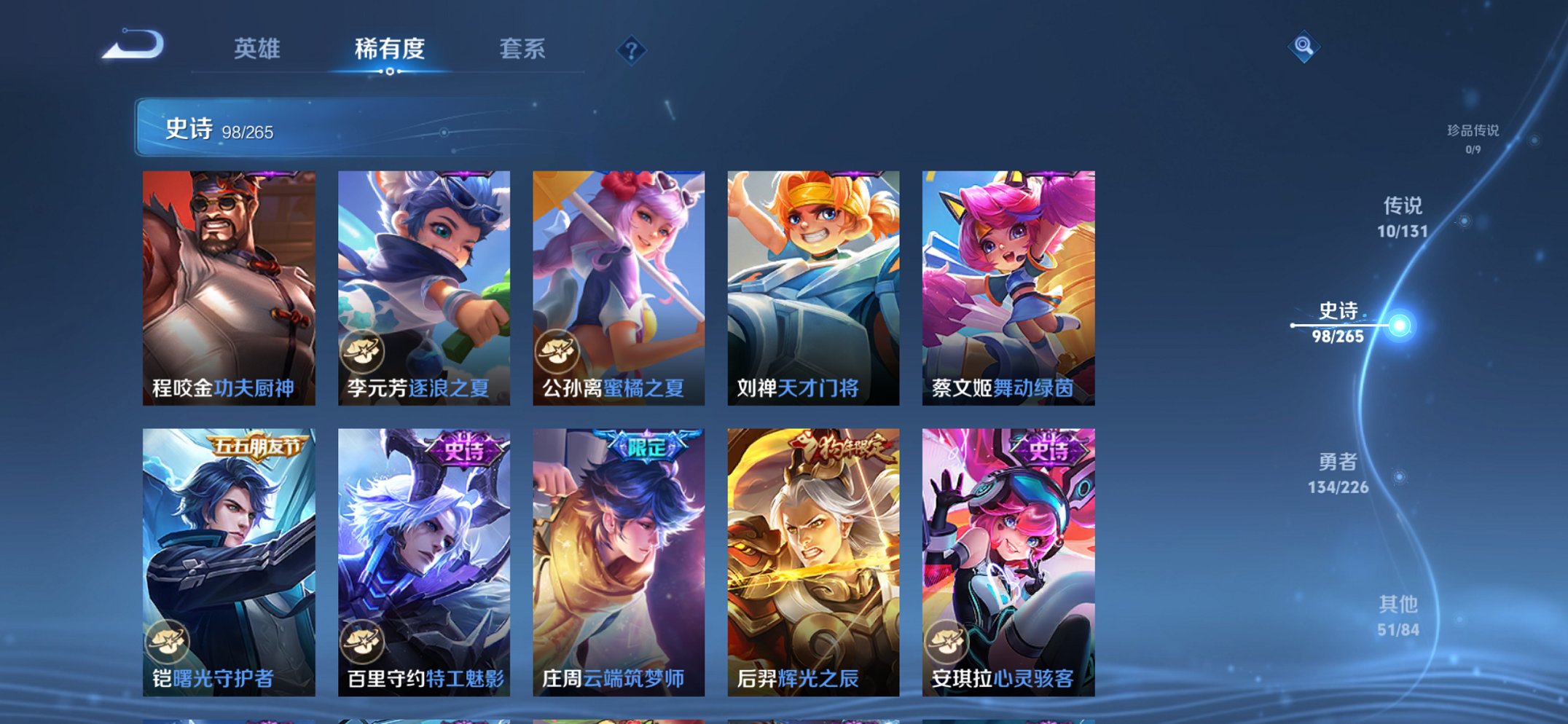Click the question mark help icon

(x=631, y=50)
